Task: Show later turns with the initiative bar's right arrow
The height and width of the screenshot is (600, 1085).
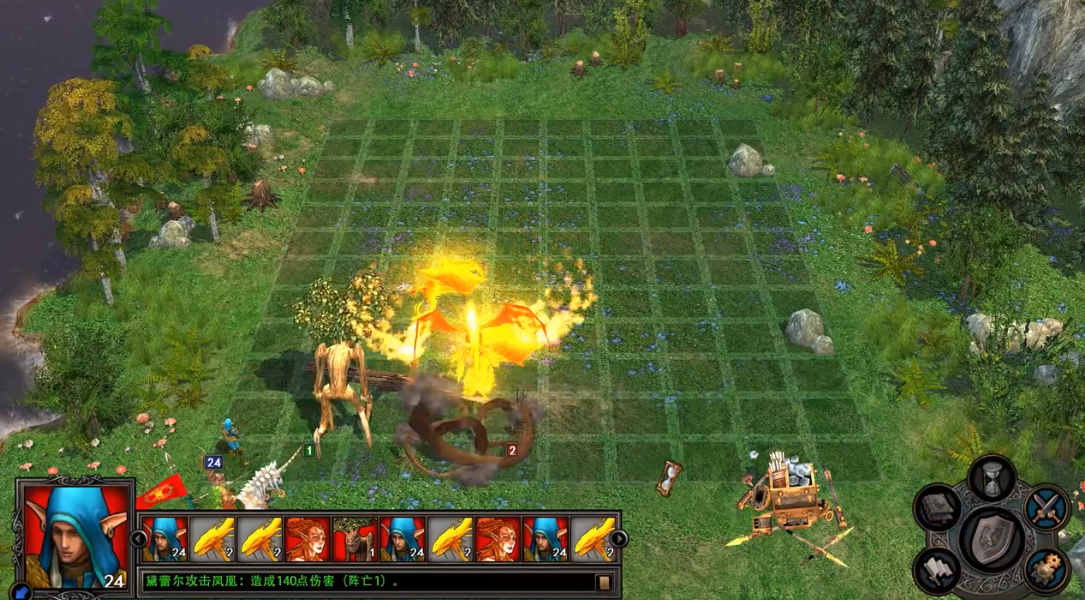Action: point(619,539)
